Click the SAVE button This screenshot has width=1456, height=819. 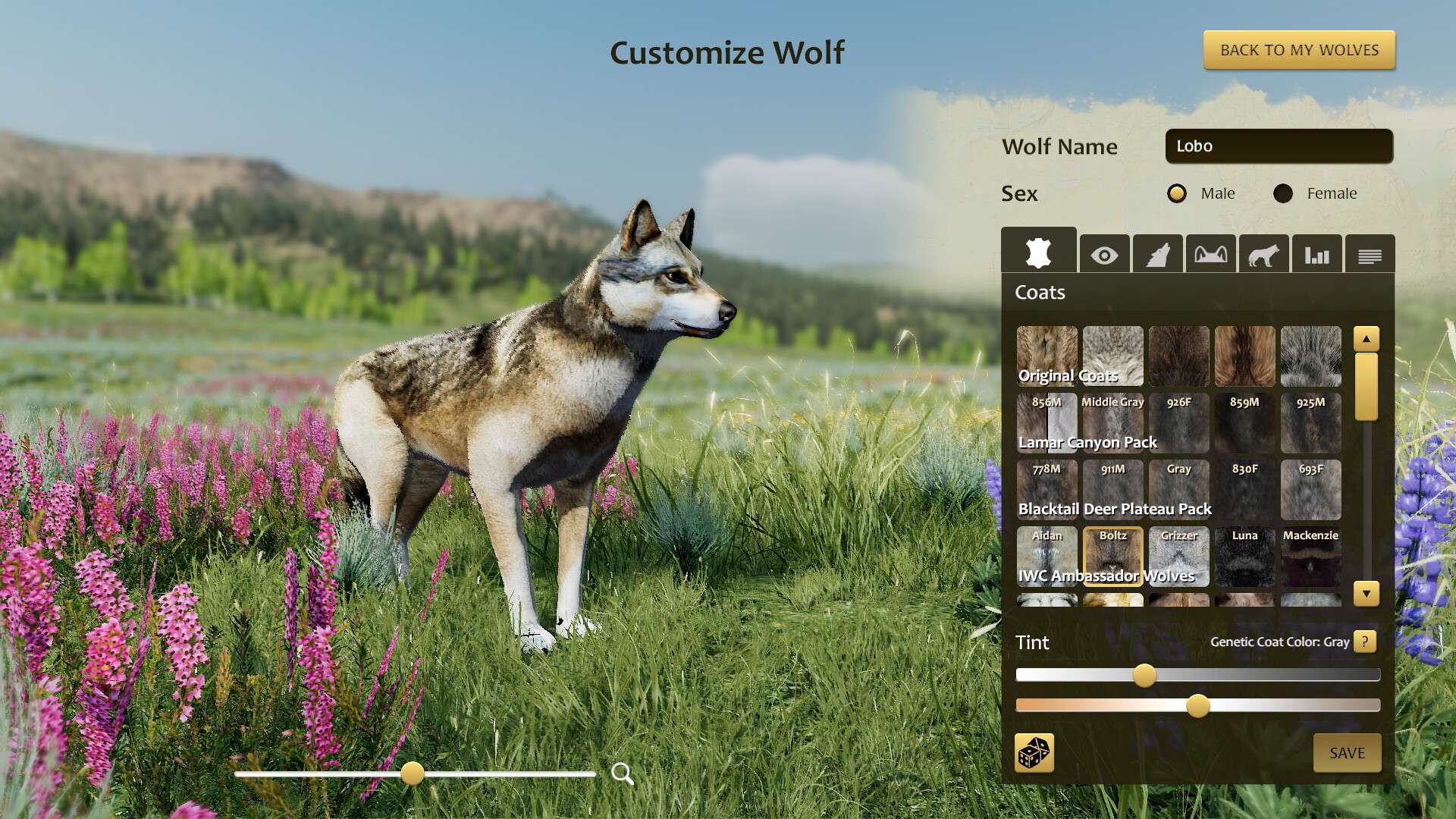1346,753
